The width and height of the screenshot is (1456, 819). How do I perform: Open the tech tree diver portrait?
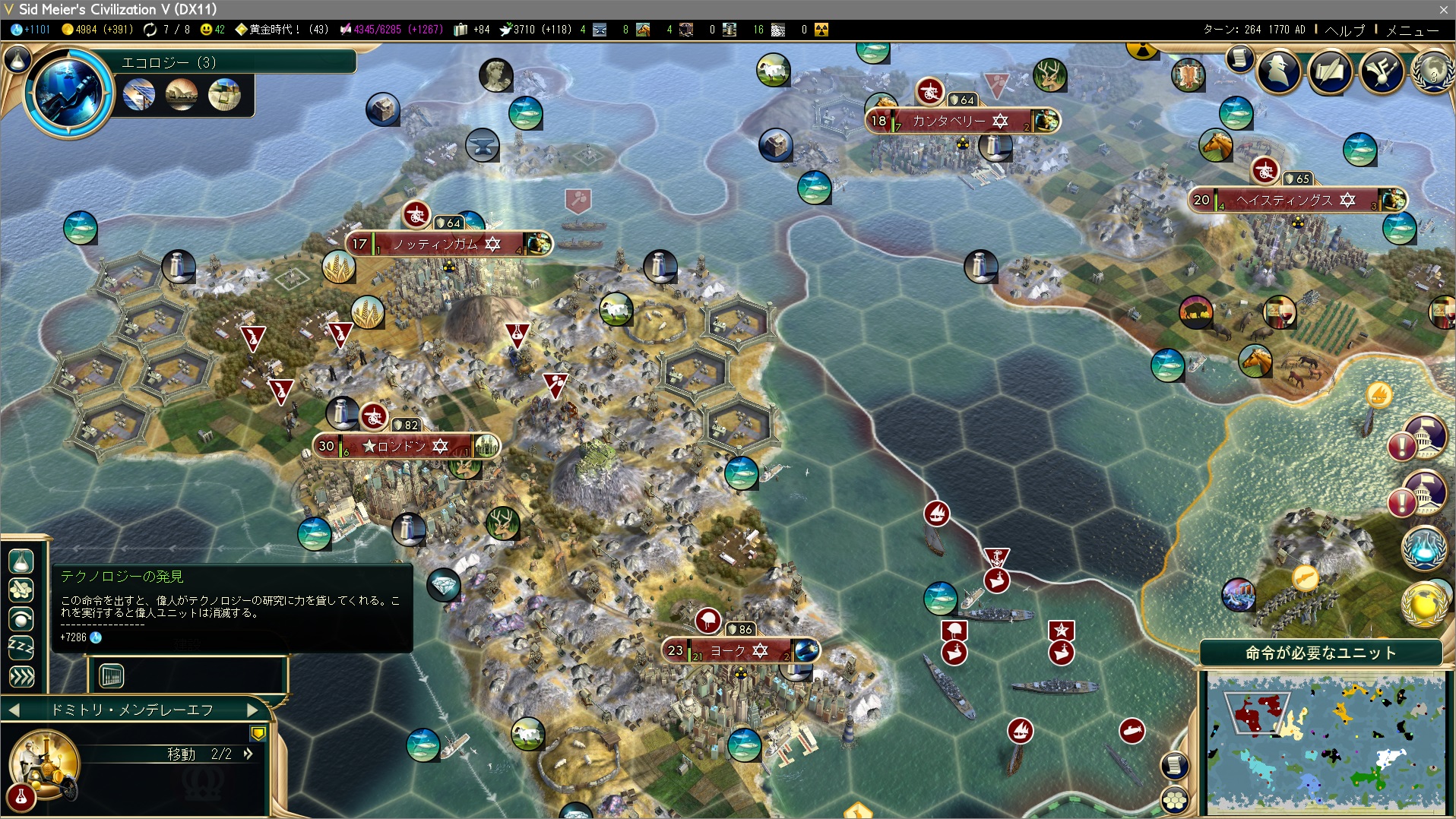point(68,93)
